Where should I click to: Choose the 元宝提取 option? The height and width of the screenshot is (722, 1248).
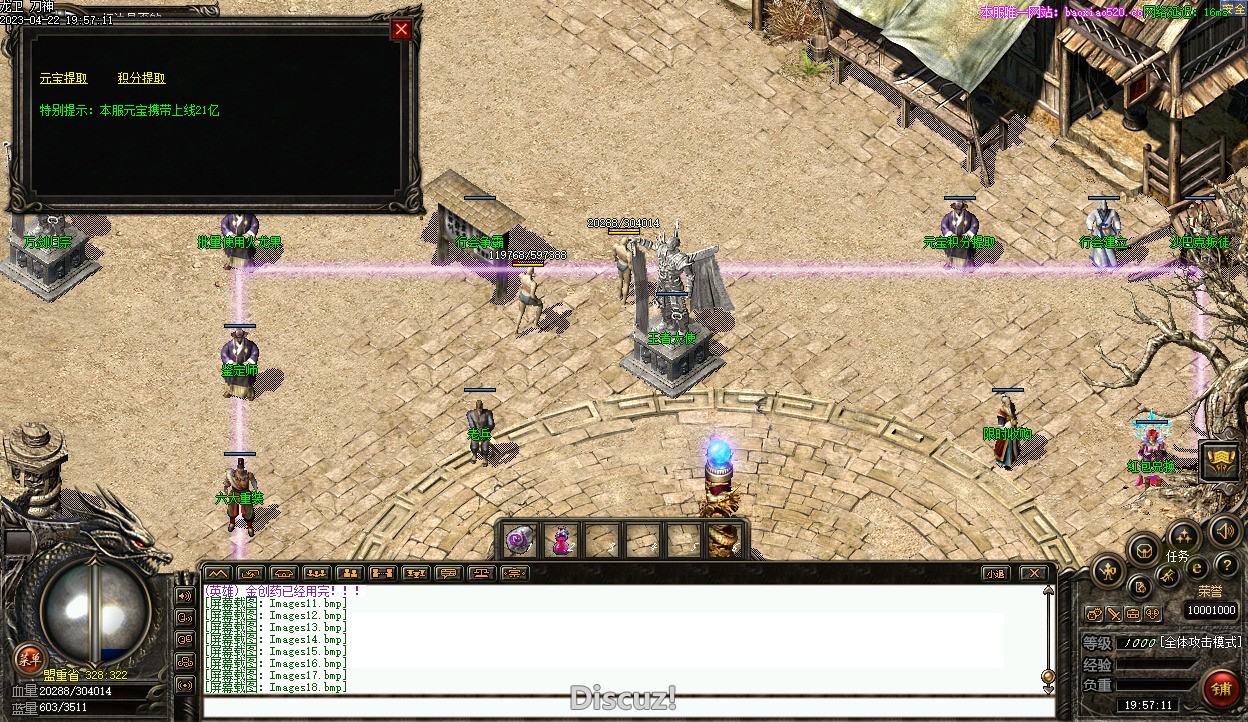point(63,78)
